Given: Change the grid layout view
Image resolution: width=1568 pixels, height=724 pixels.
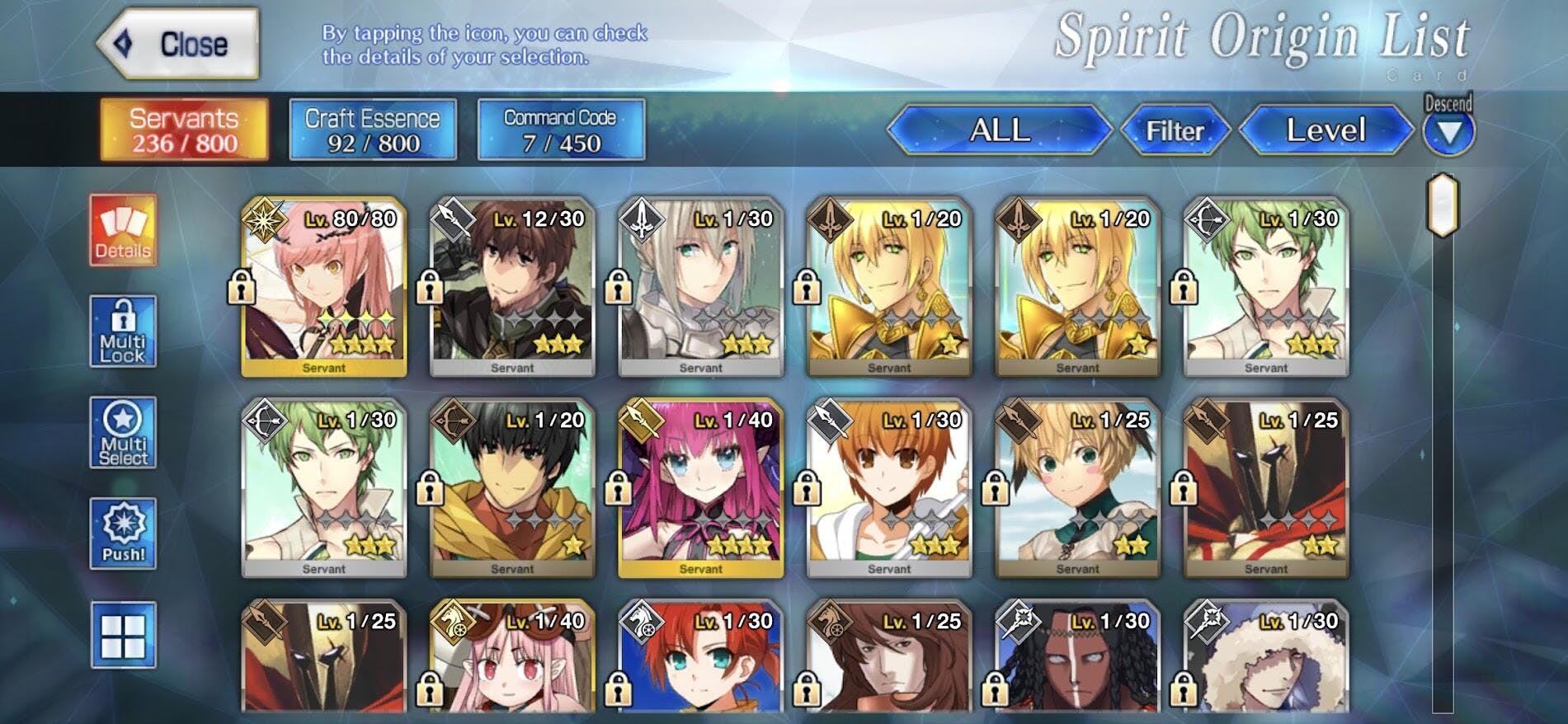Looking at the screenshot, I should (x=123, y=635).
